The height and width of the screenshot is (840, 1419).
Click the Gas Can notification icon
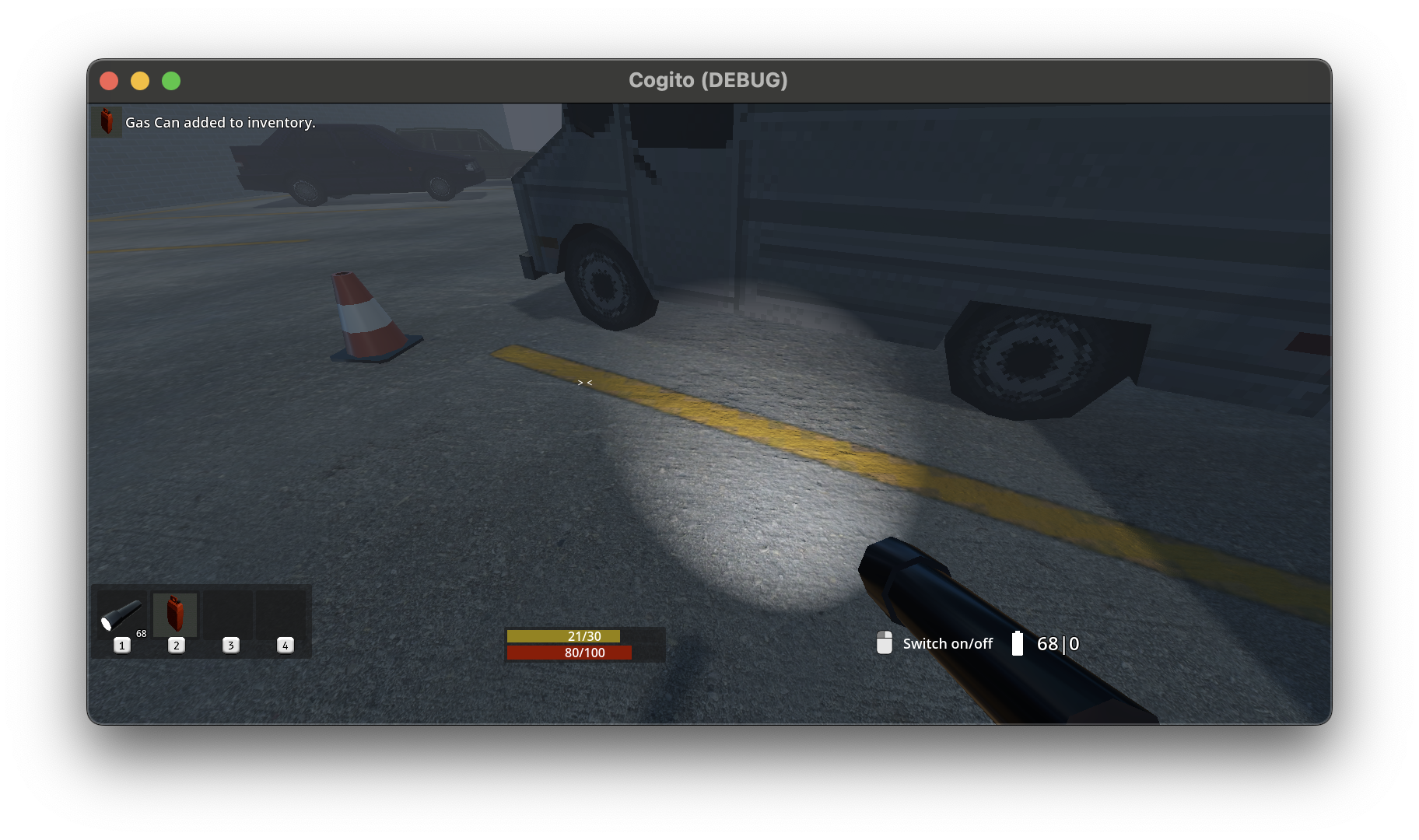[x=107, y=122]
